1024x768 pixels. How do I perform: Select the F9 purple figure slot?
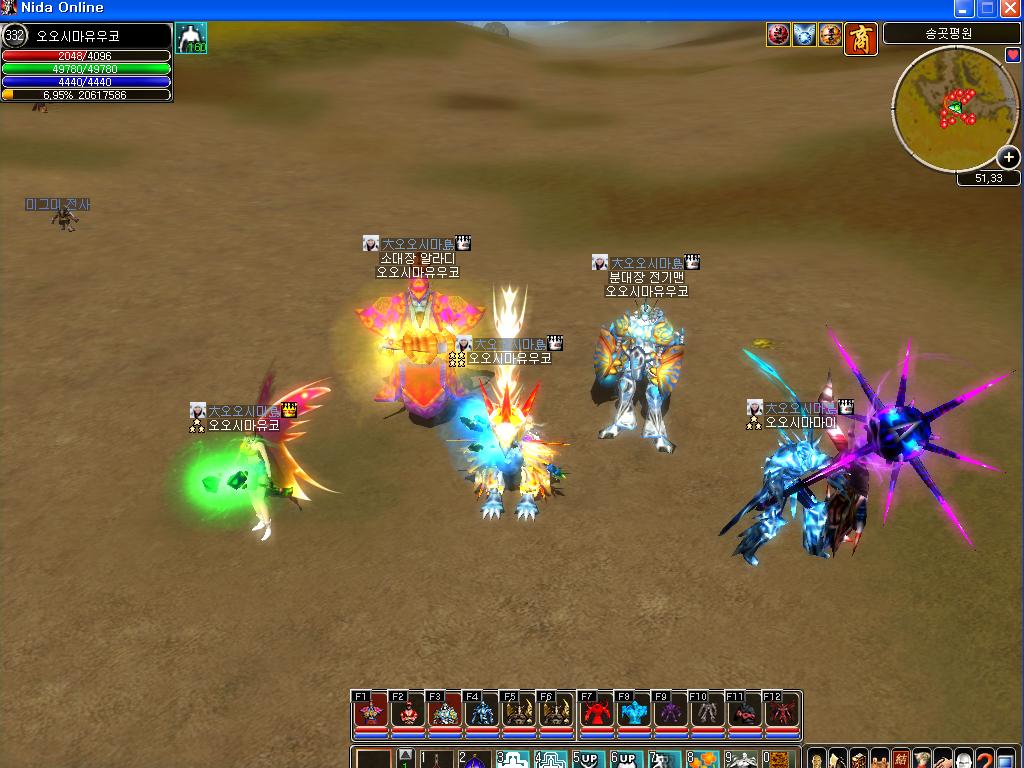click(x=671, y=714)
